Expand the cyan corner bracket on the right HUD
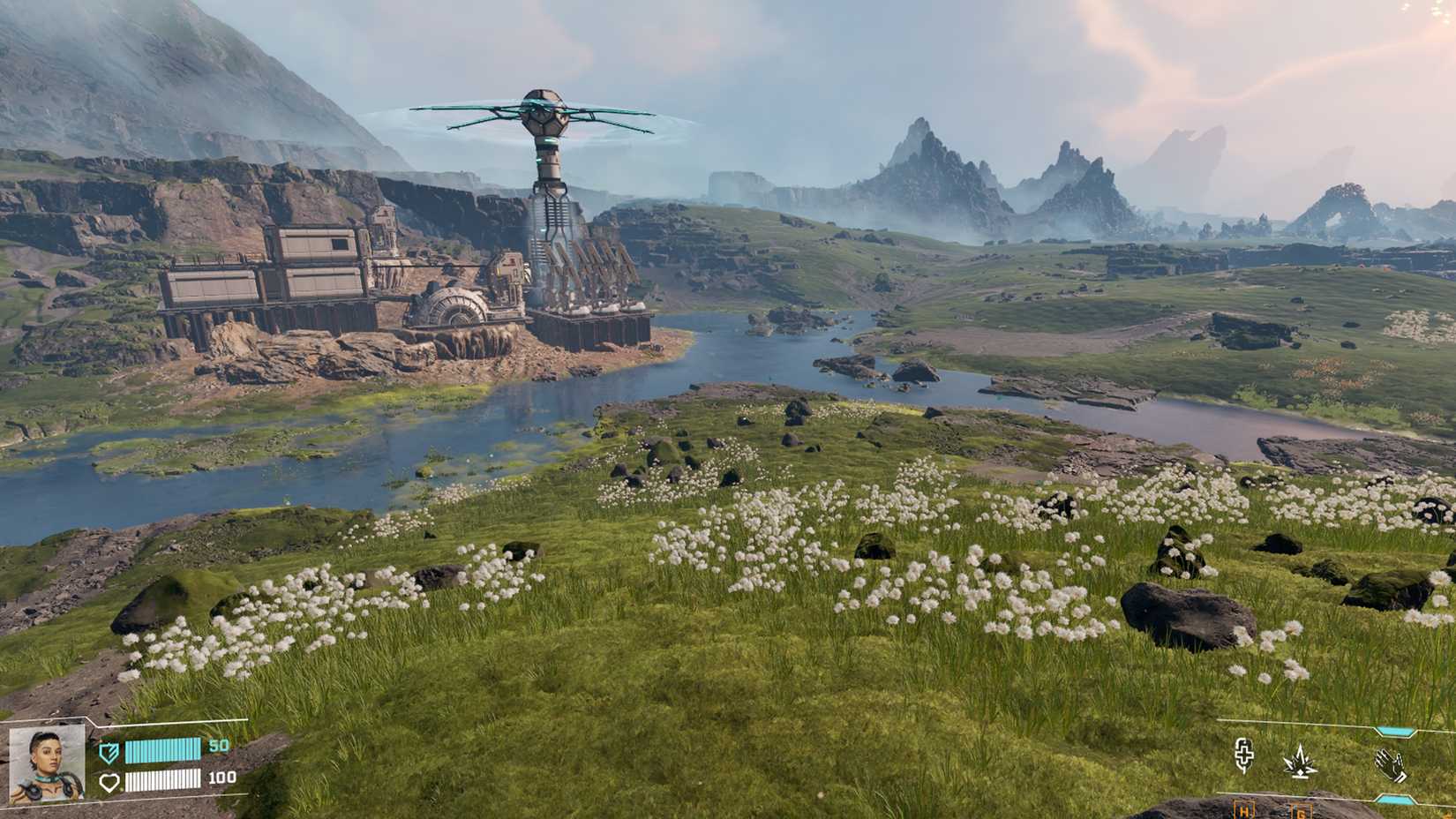 (x=1392, y=731)
